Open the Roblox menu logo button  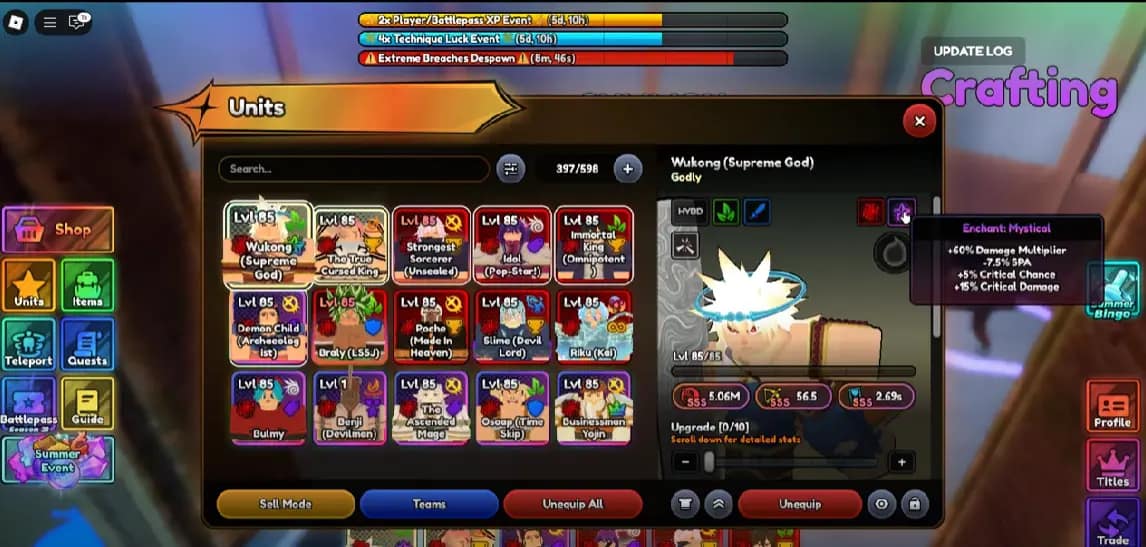coord(16,22)
